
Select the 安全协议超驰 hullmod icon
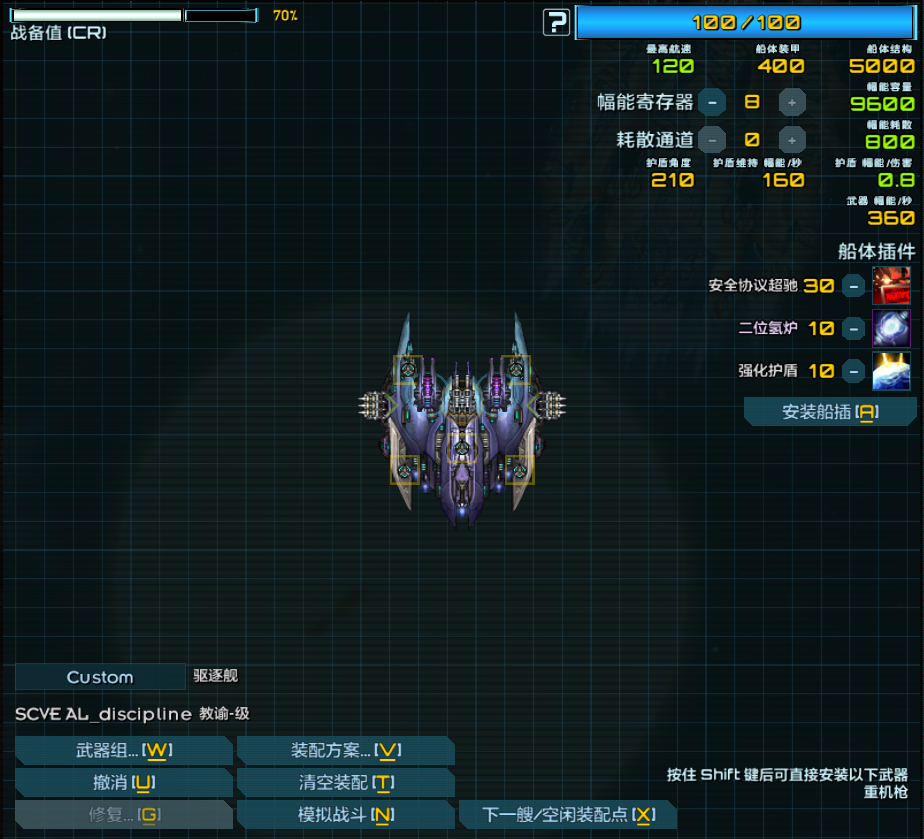click(x=891, y=286)
